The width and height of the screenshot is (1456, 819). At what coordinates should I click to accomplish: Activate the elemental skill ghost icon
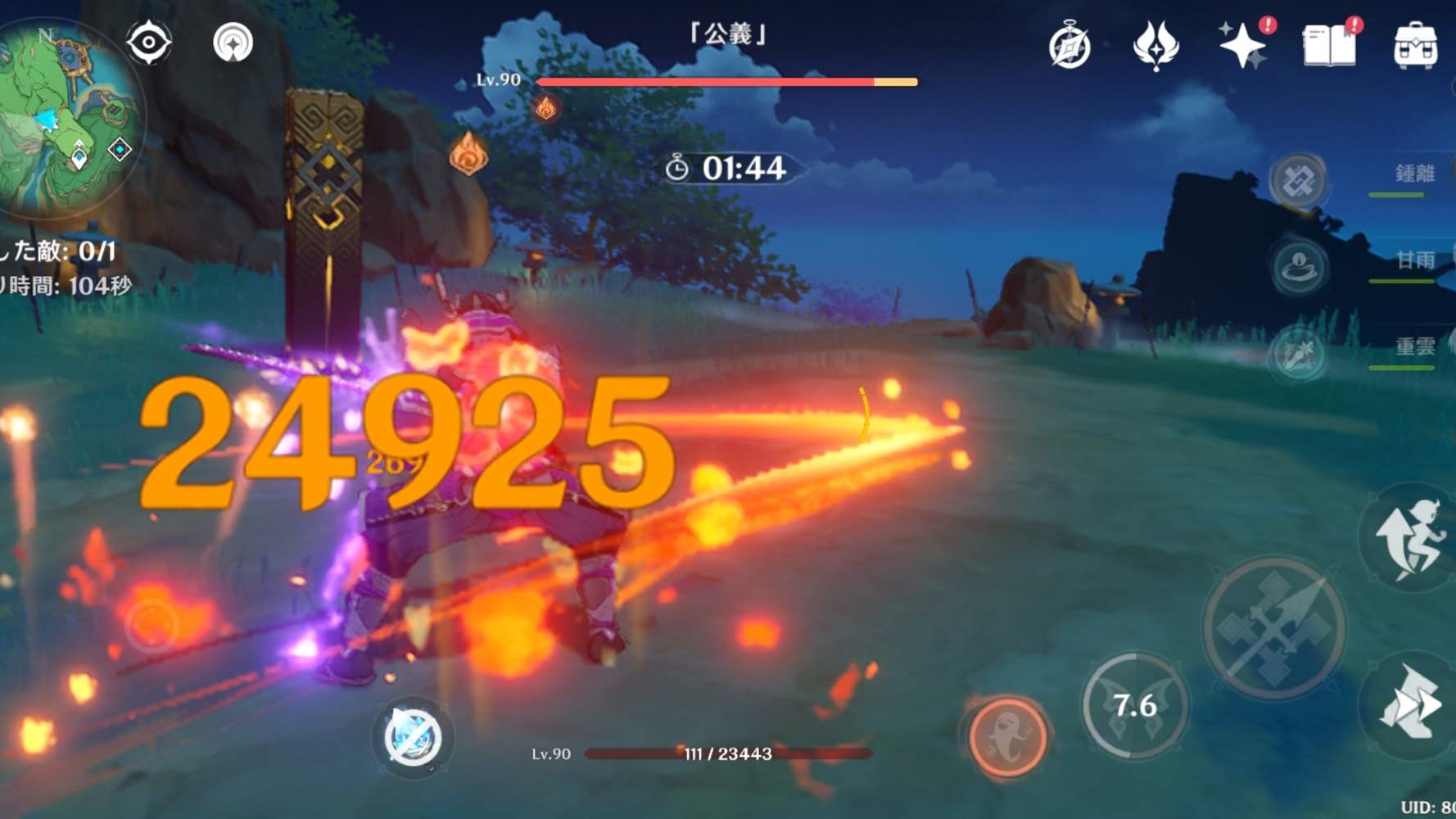[x=1007, y=737]
